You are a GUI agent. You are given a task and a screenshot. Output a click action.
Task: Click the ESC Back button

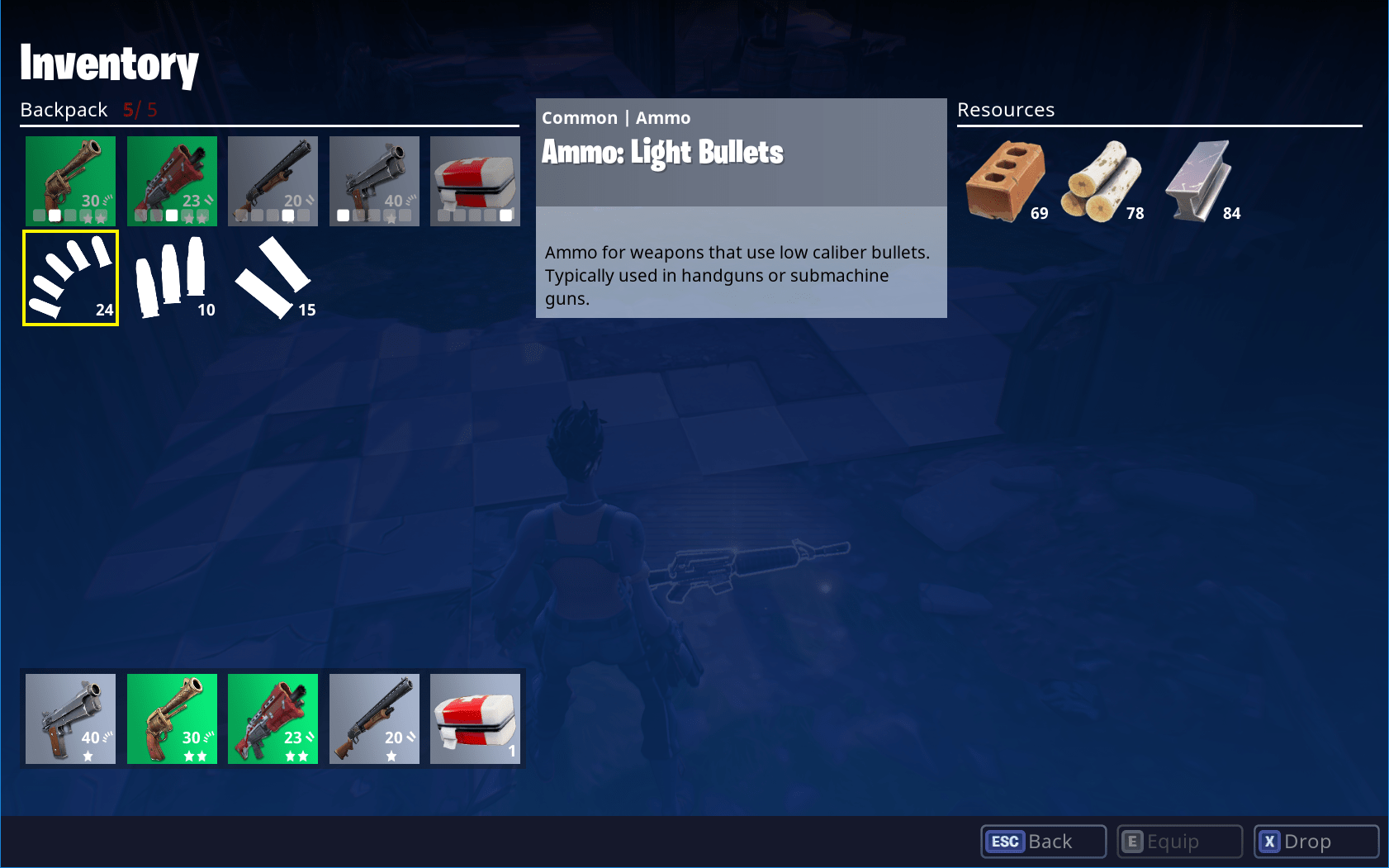[1042, 841]
